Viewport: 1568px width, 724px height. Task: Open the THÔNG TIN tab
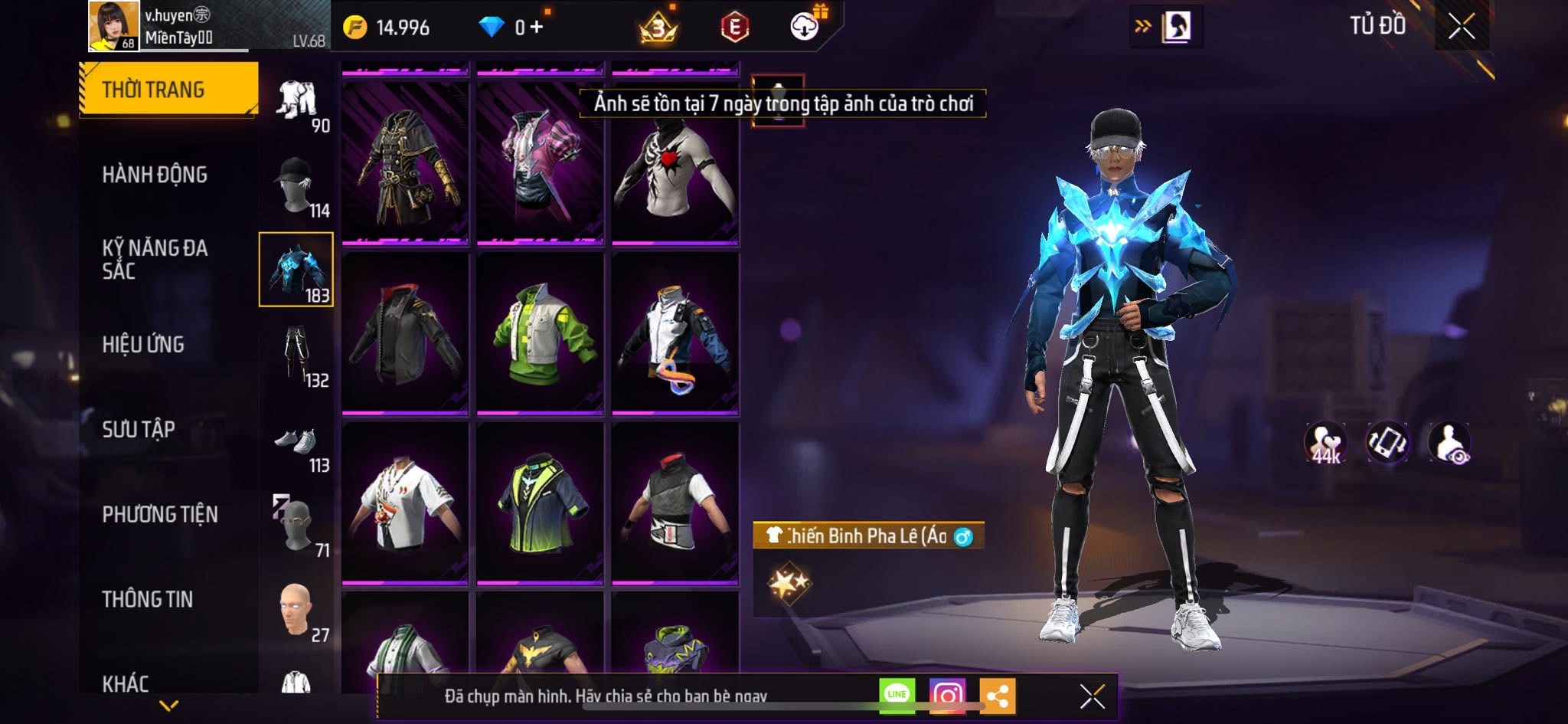point(147,599)
